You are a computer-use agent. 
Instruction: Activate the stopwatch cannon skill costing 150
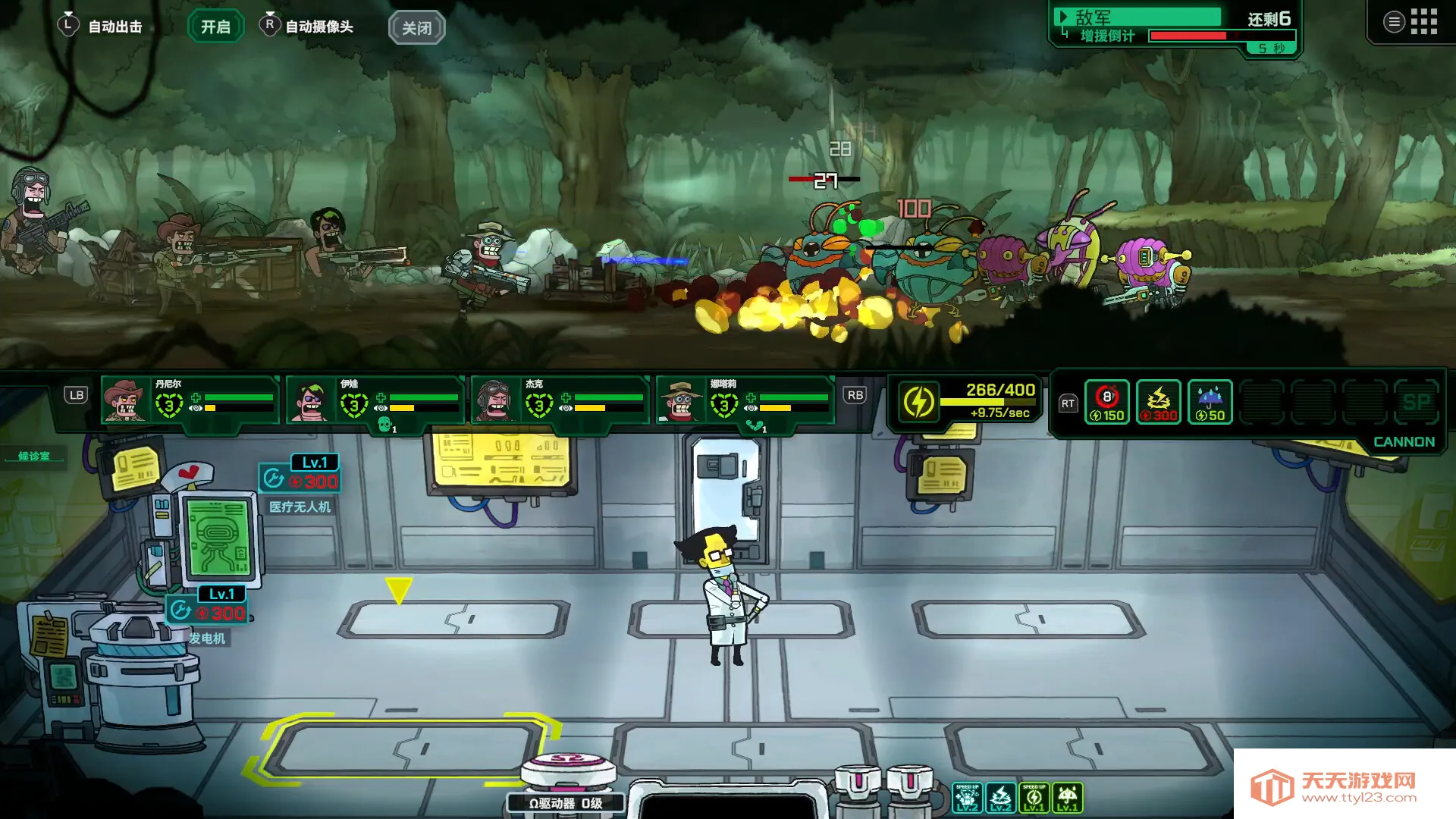coord(1106,402)
